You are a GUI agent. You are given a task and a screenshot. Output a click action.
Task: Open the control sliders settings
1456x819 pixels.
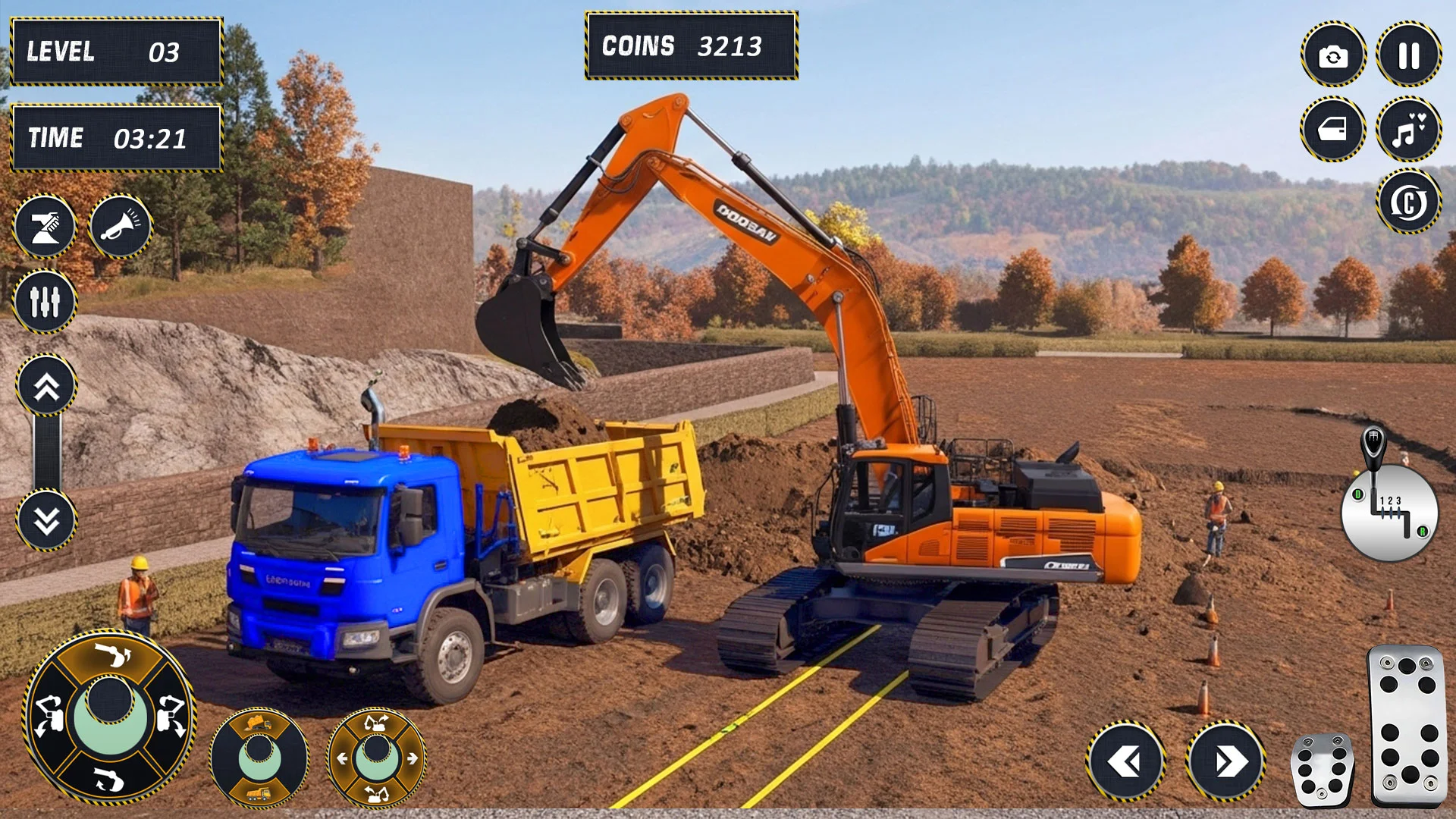tap(45, 301)
